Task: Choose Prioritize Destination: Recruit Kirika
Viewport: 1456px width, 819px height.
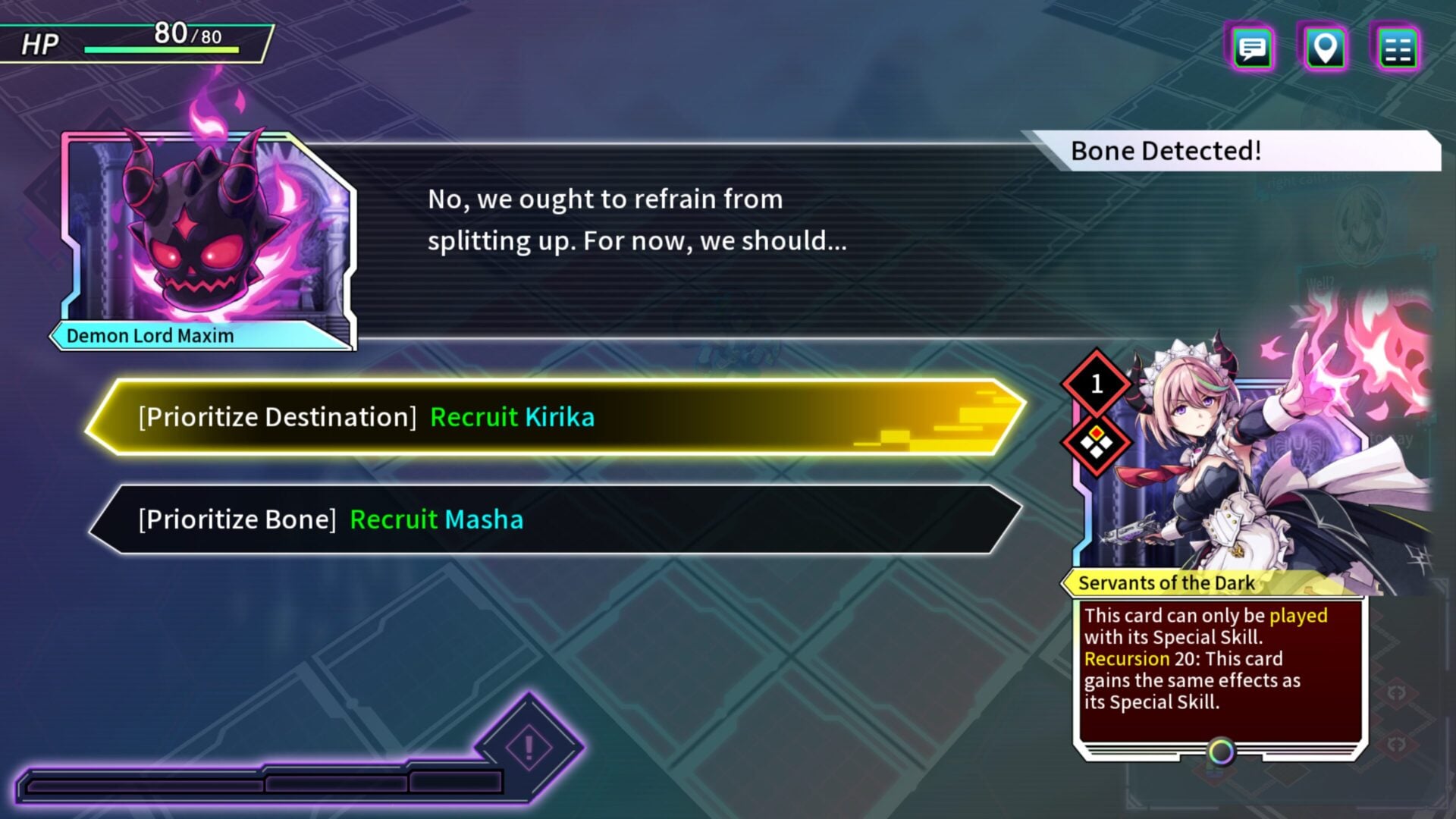Action: [555, 417]
